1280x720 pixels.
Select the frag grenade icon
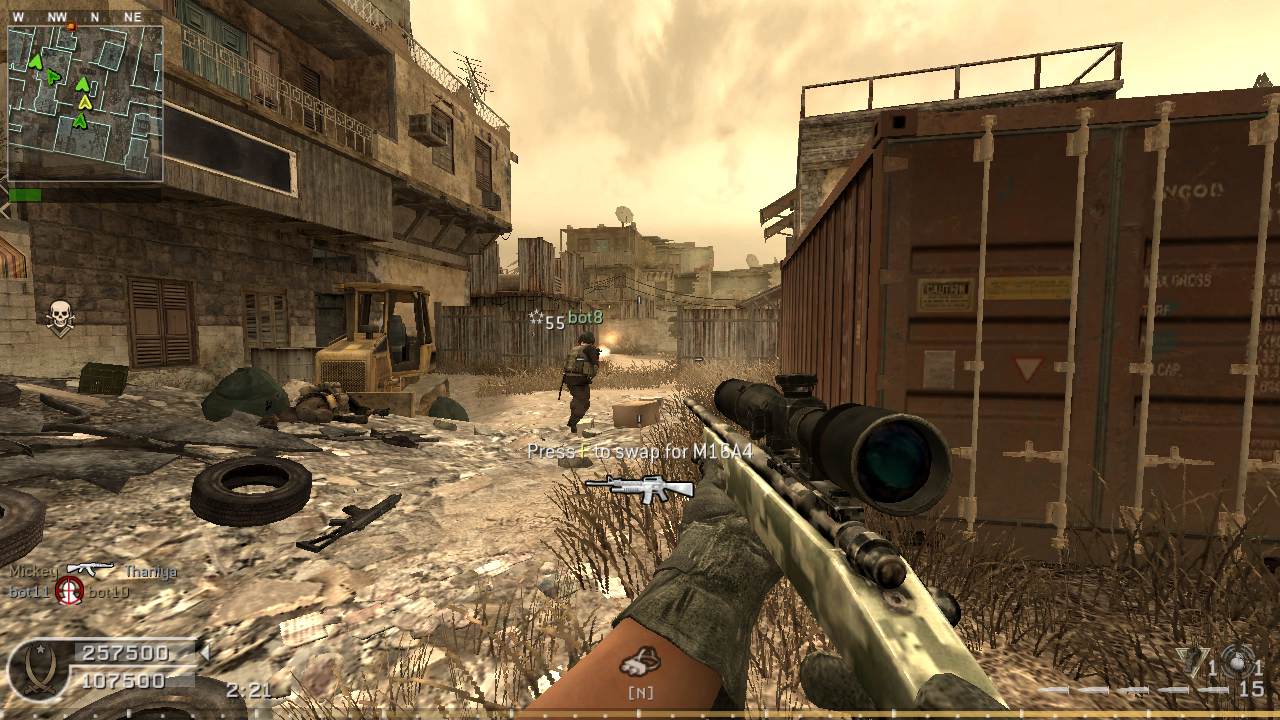click(1239, 662)
